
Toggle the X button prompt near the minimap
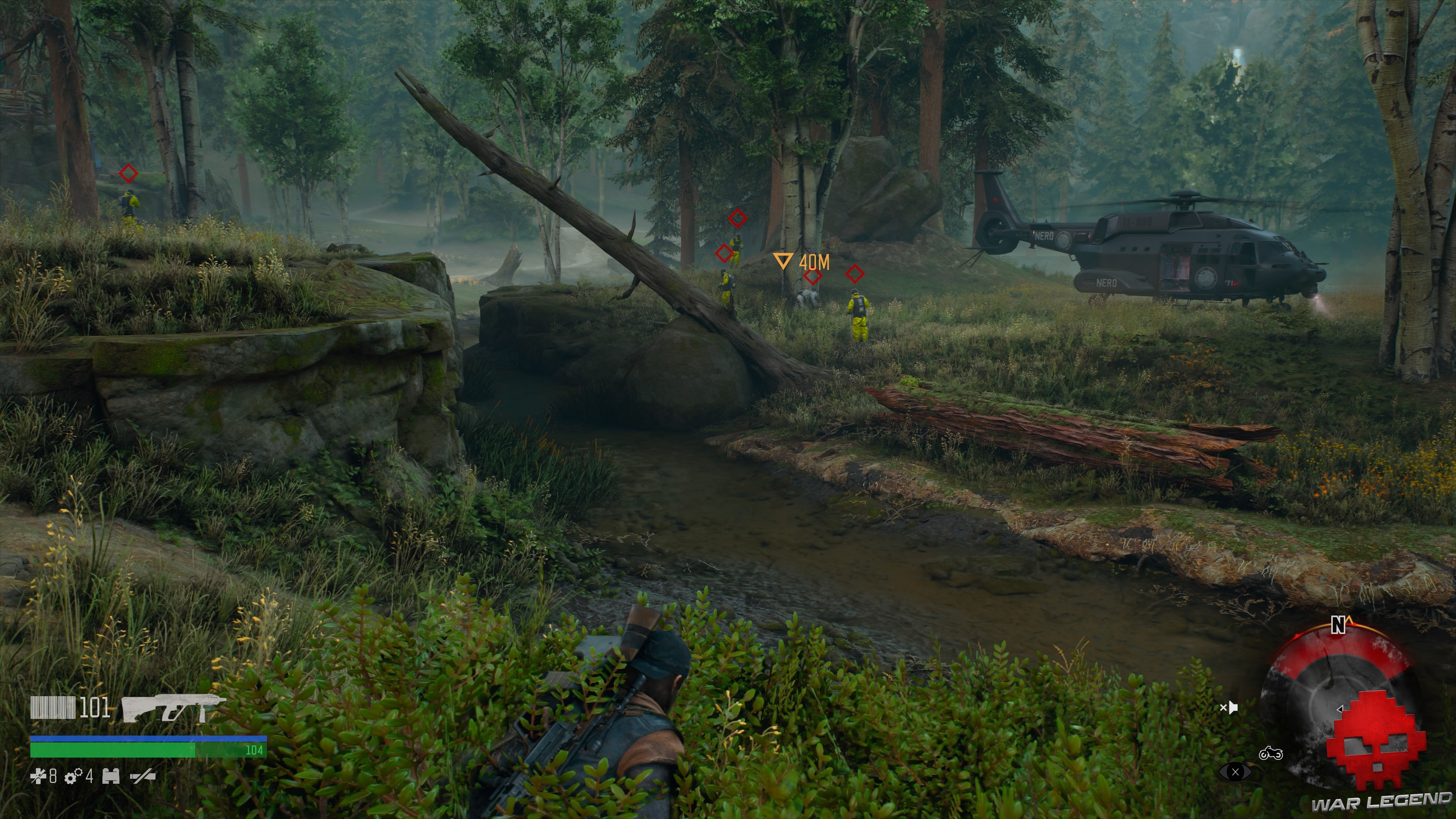click(x=1236, y=772)
